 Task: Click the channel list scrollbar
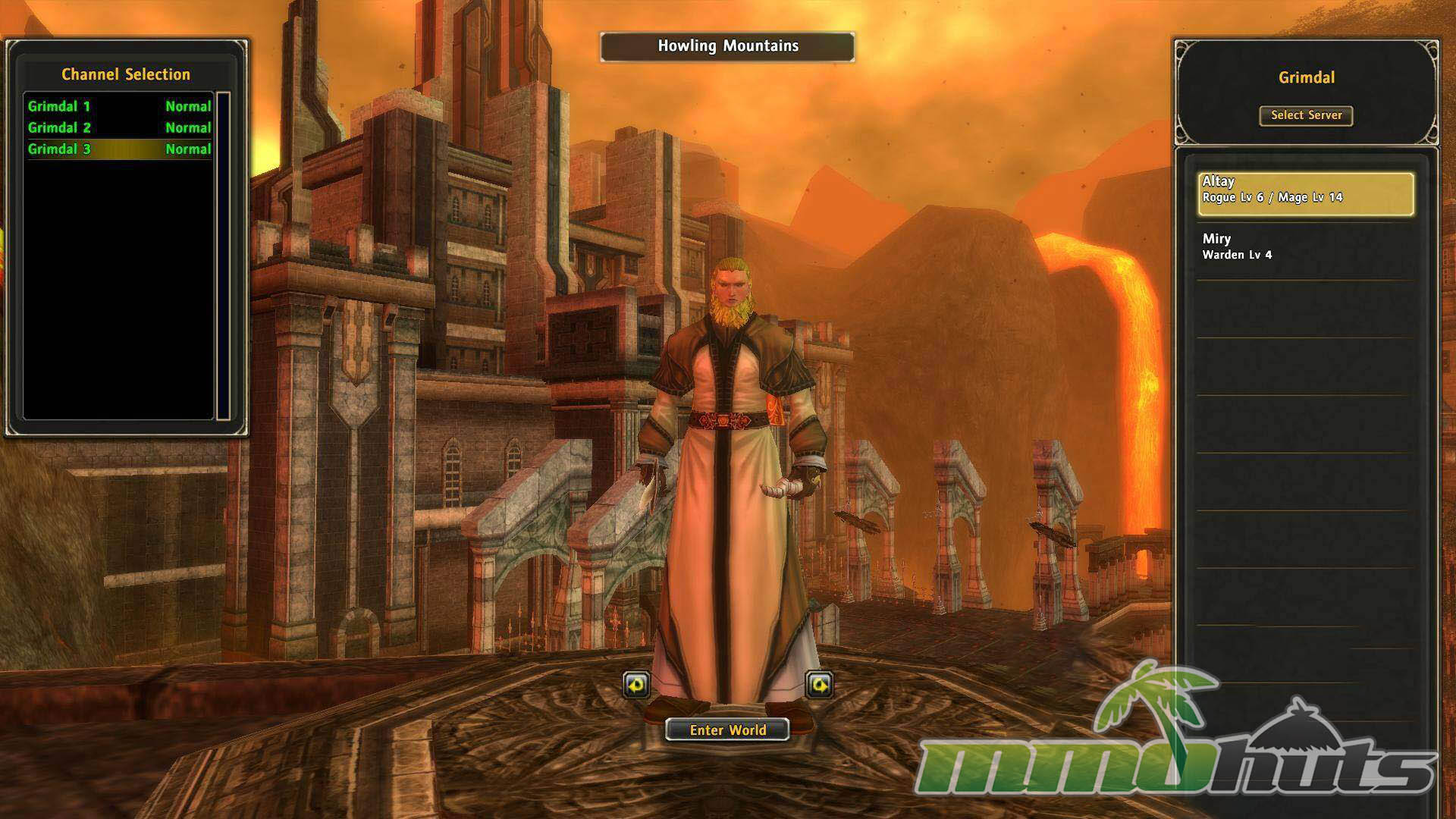coord(223,256)
